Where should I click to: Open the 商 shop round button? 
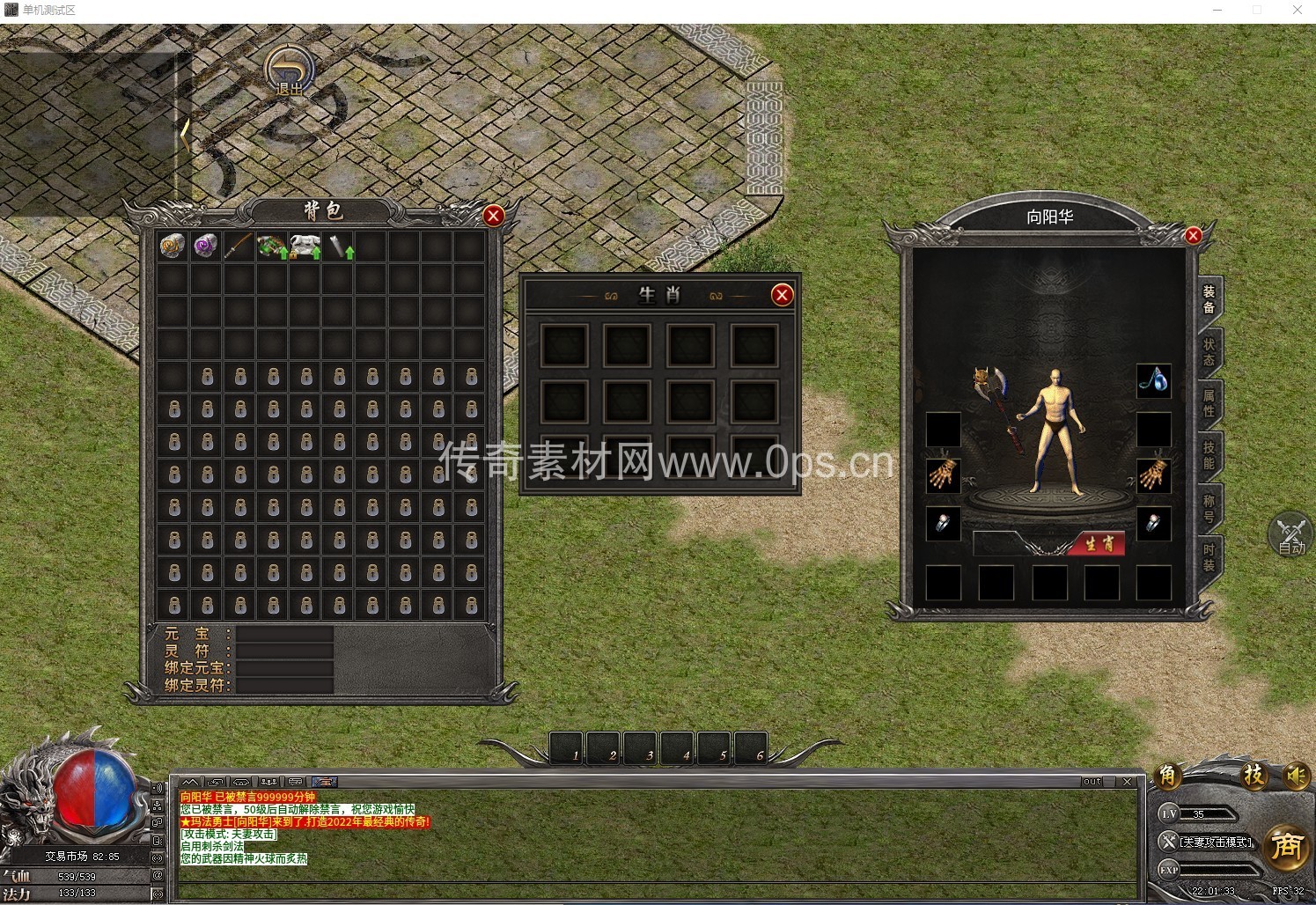(x=1286, y=847)
